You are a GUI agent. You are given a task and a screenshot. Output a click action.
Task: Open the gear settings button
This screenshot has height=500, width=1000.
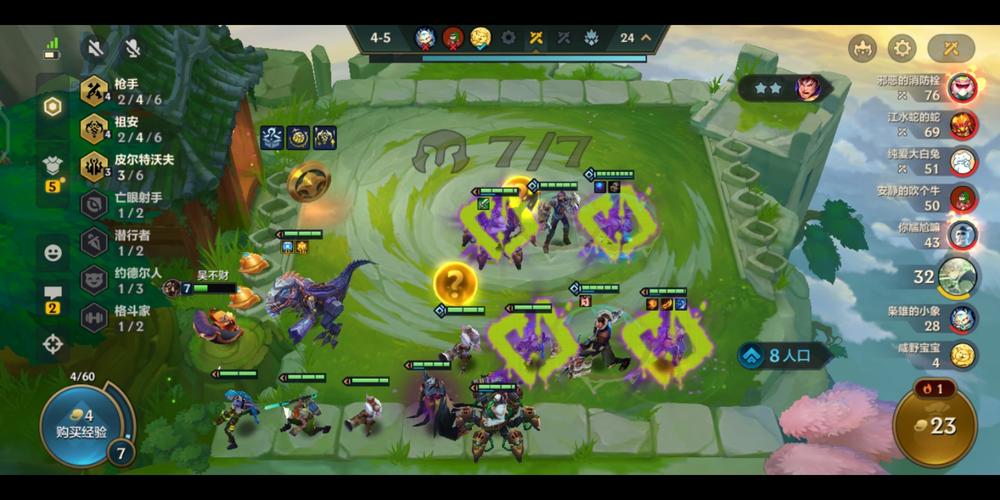coord(903,48)
